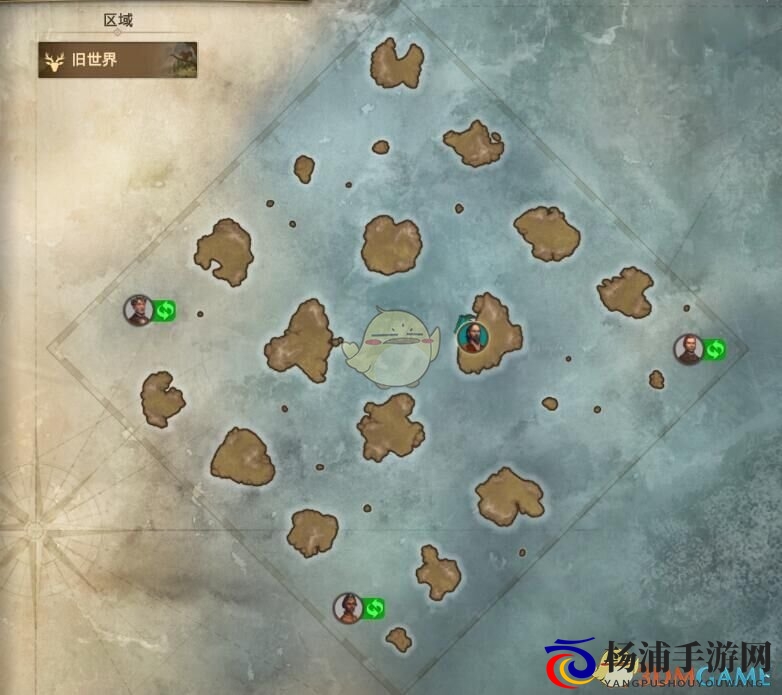Click the green trade icon beside the western trader

click(x=165, y=311)
